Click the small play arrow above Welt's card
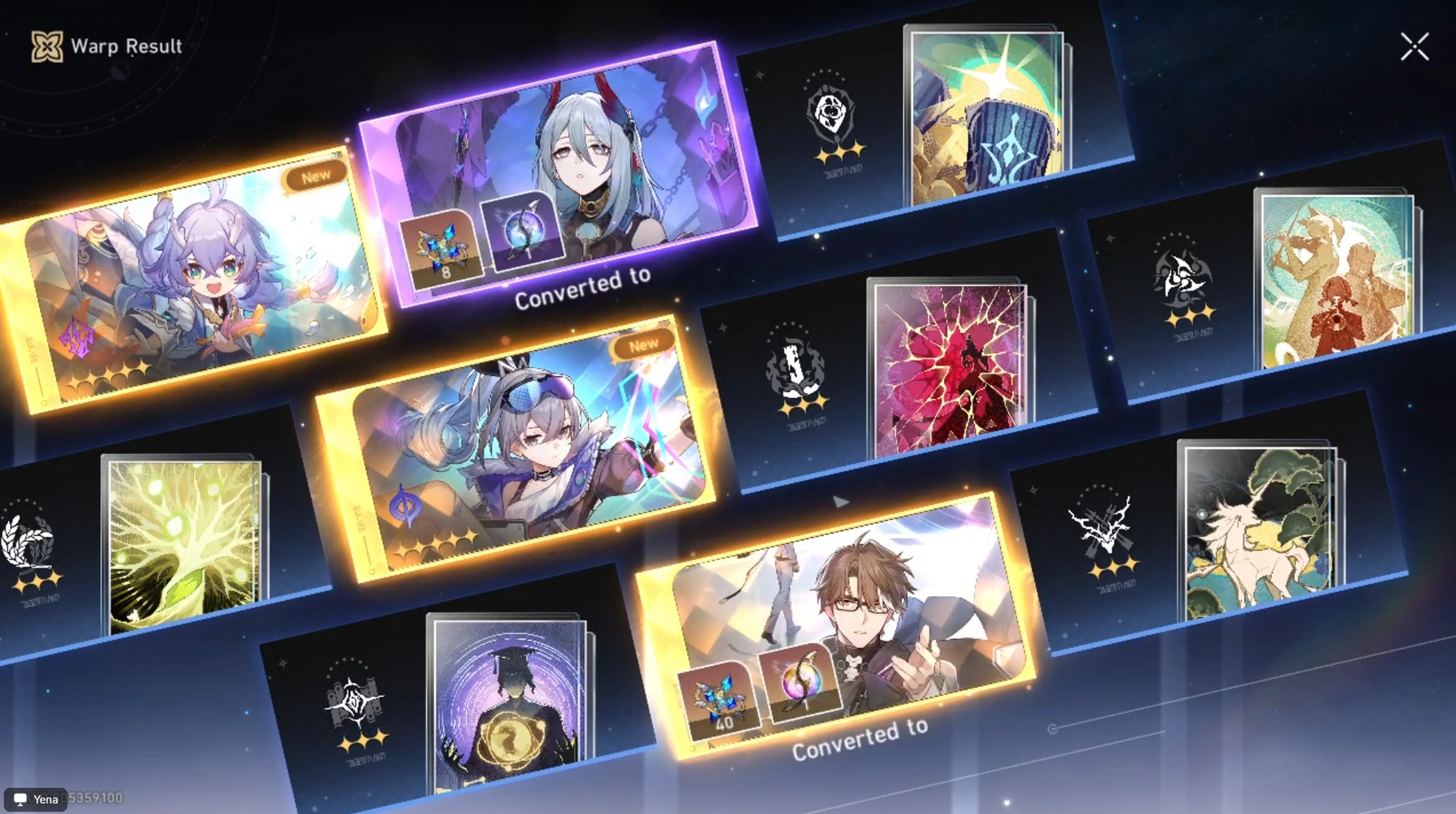Viewport: 1456px width, 814px height. (x=840, y=502)
